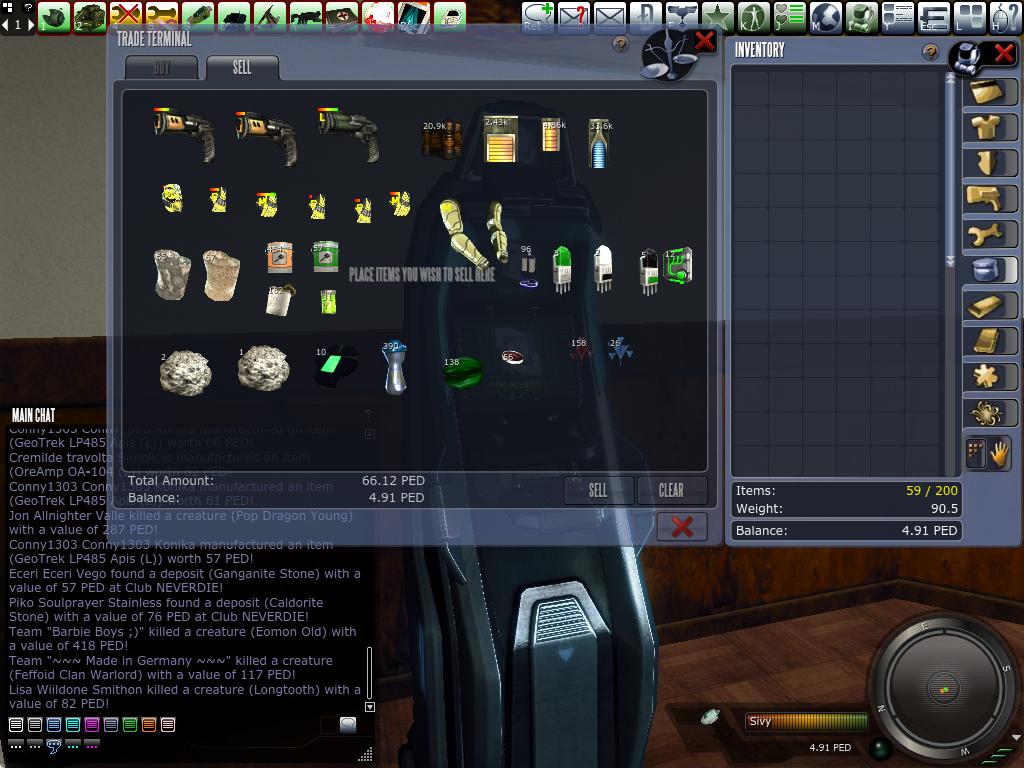This screenshot has height=768, width=1024.
Task: Switch to the tools category wrench icon
Action: (989, 234)
